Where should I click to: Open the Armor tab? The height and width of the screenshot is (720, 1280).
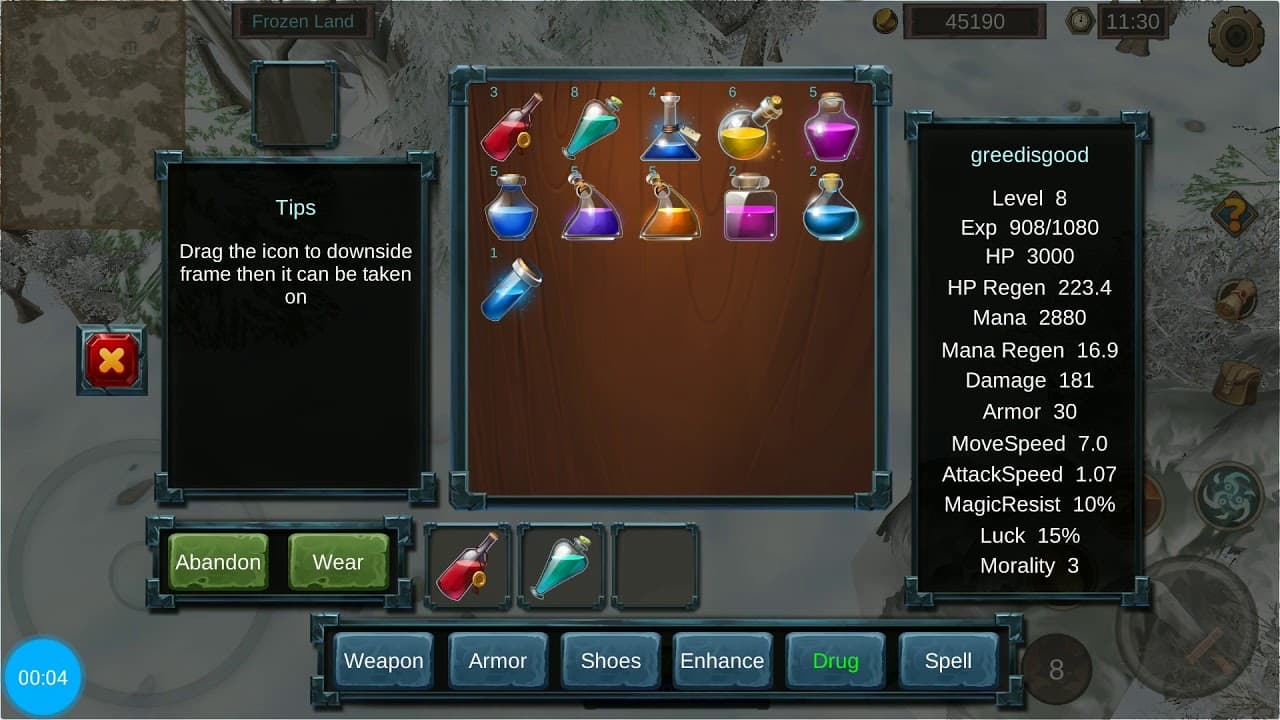point(497,661)
